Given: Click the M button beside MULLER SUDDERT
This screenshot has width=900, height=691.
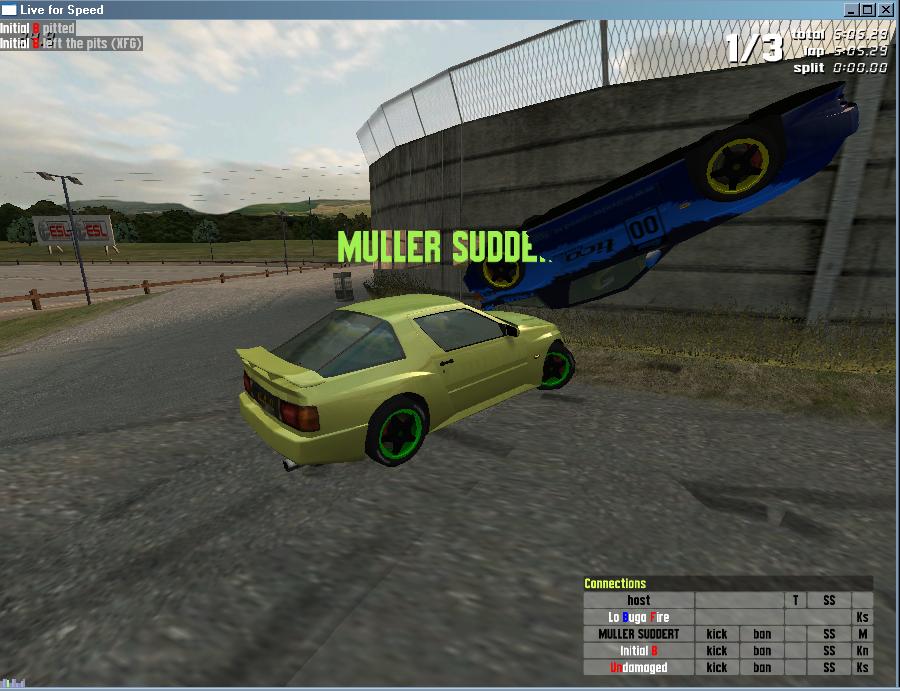Looking at the screenshot, I should click(862, 634).
